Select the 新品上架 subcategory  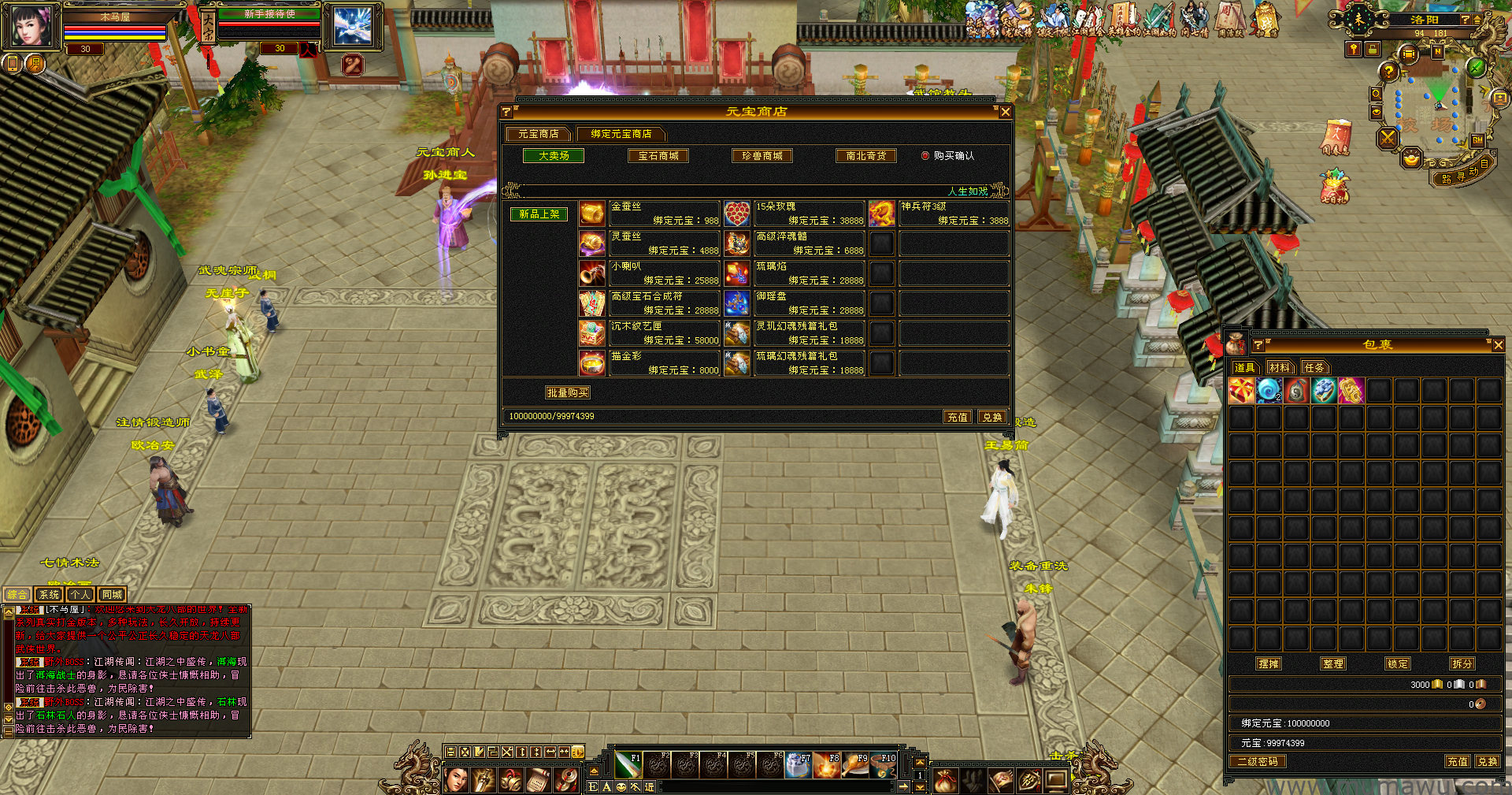click(539, 214)
